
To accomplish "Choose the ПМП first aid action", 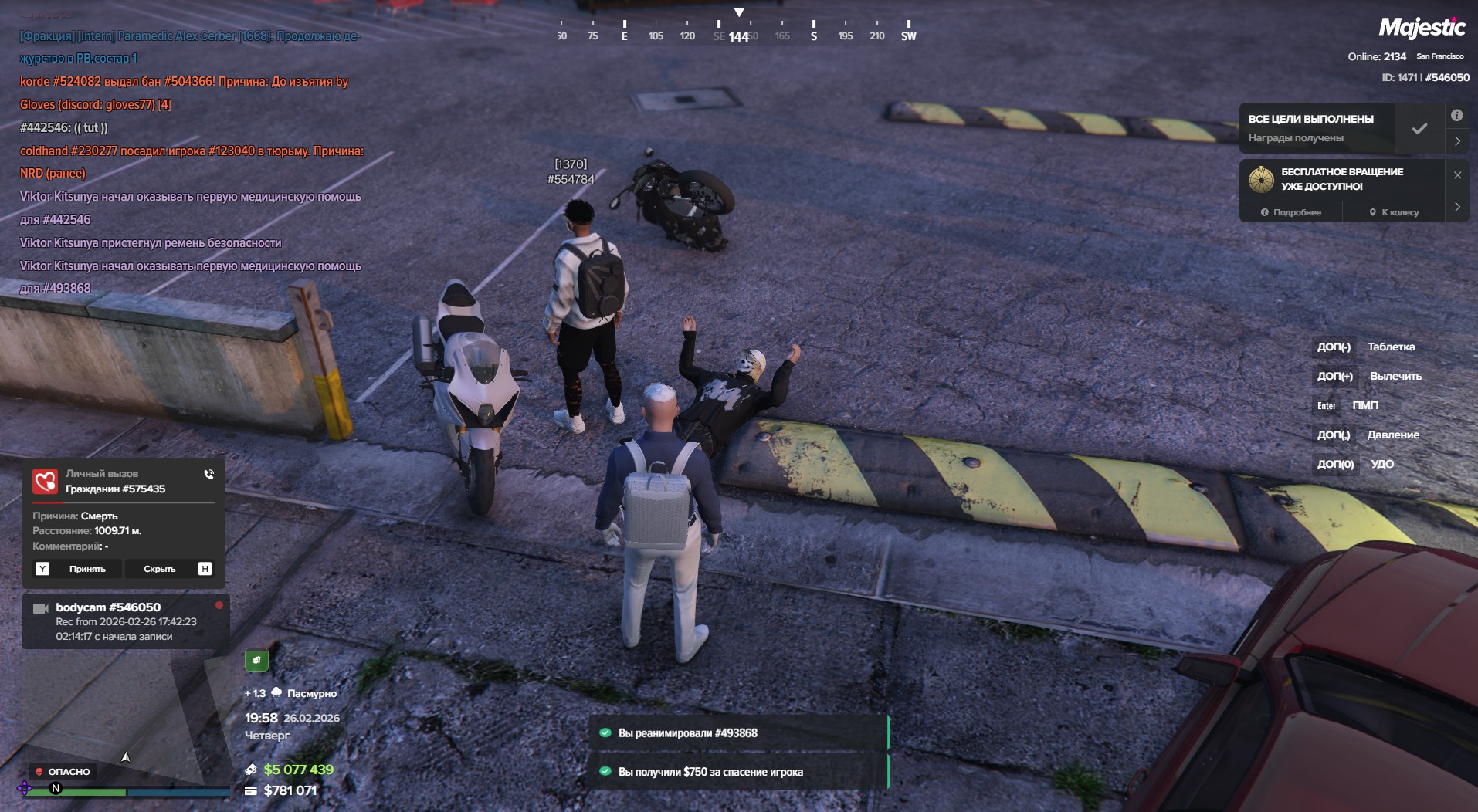I will (x=1364, y=405).
